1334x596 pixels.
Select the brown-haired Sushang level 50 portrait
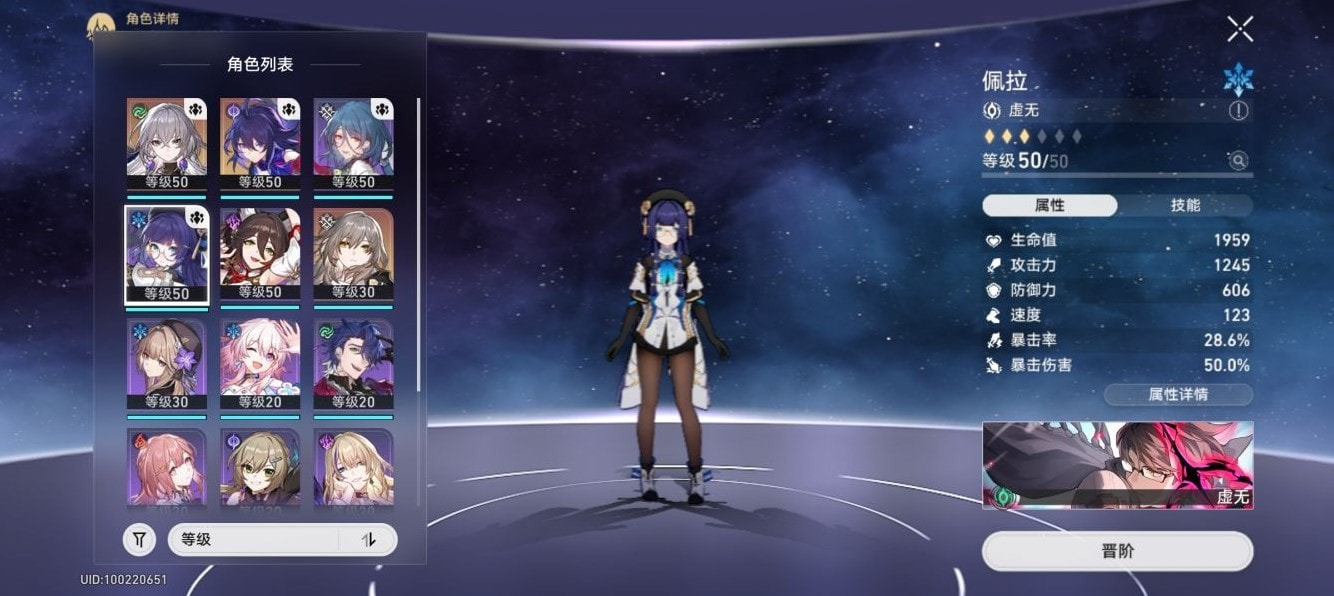259,254
